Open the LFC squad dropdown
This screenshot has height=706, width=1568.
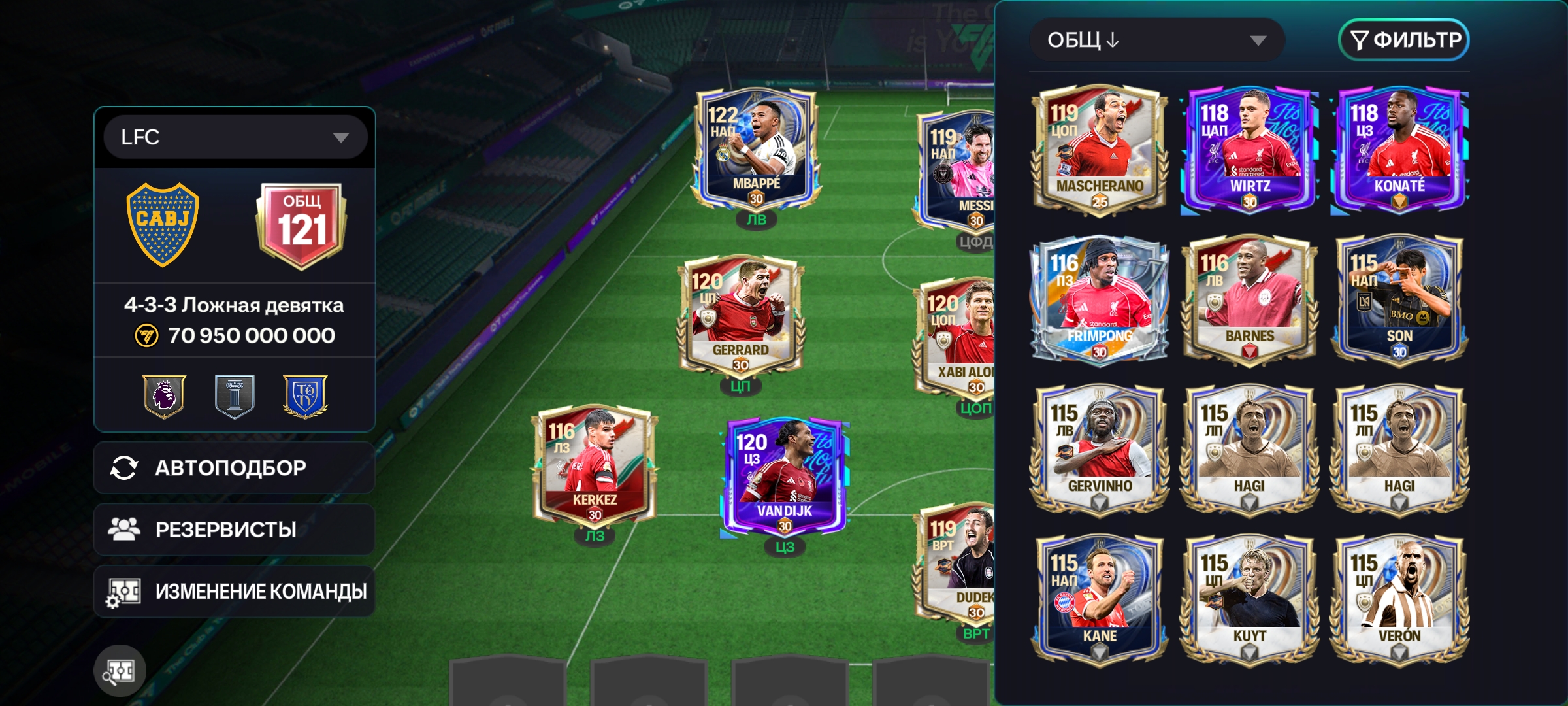click(x=235, y=137)
